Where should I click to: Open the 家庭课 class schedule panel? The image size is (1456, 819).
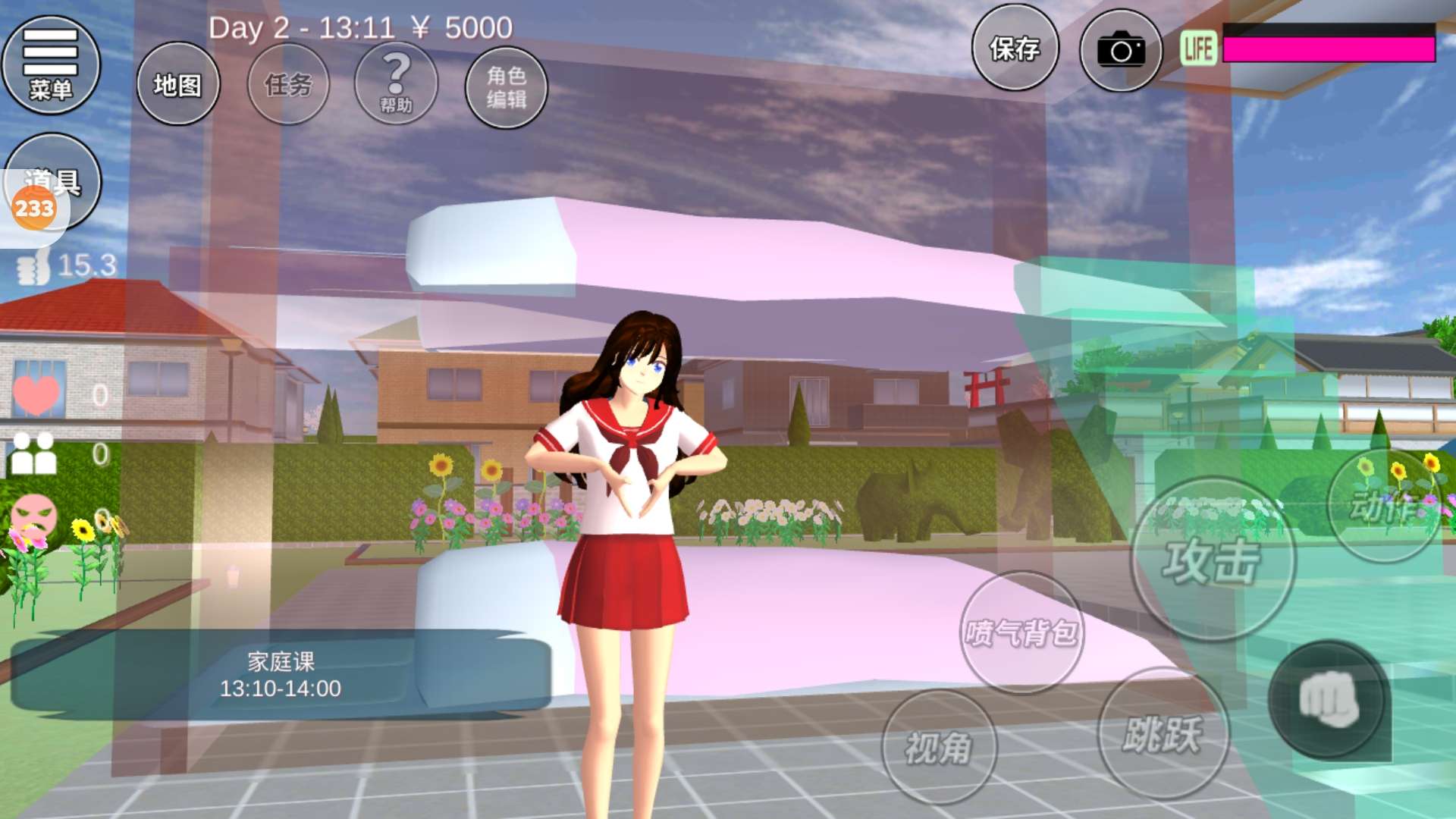point(281,674)
